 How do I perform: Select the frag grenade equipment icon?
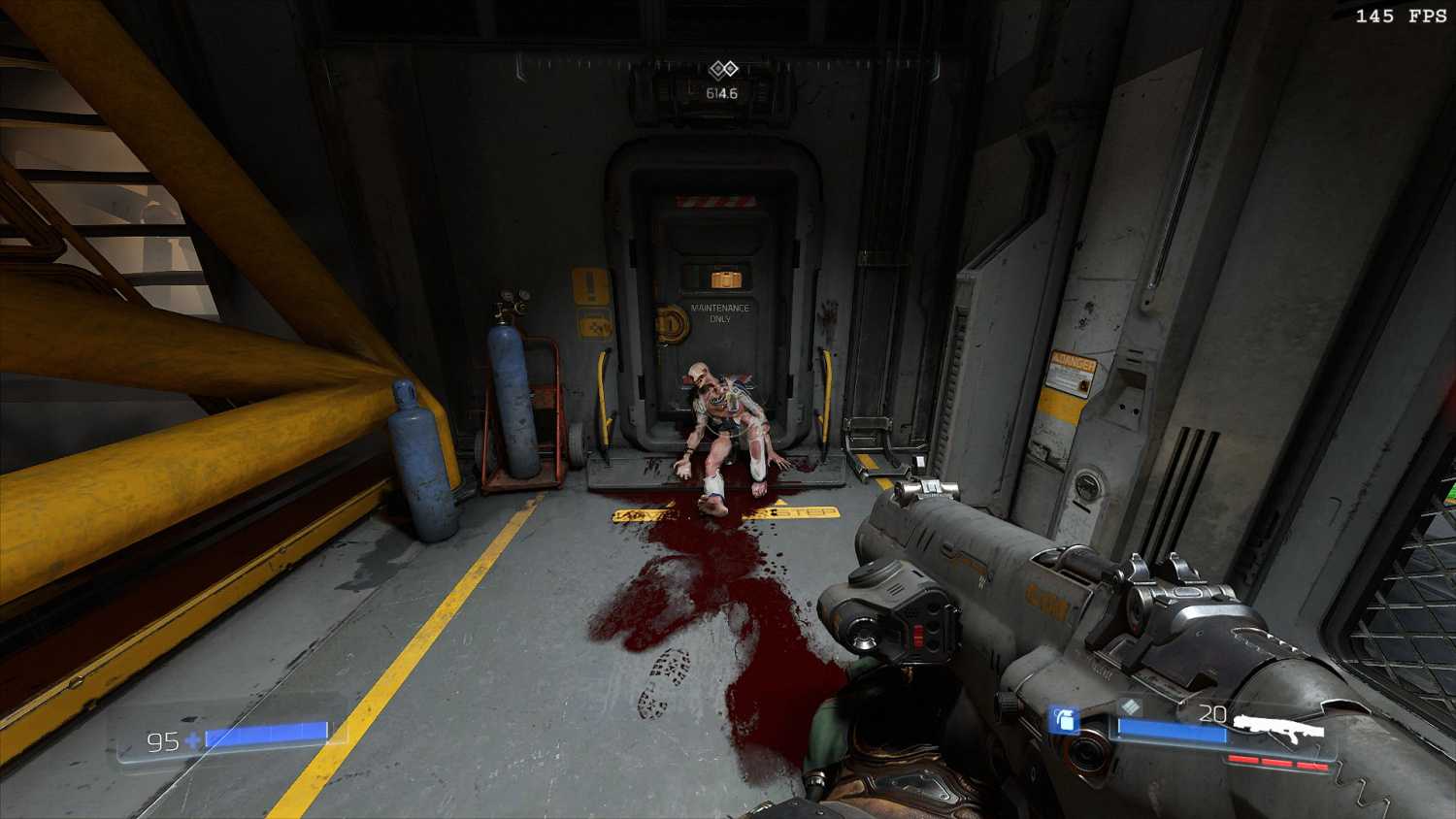(x=1065, y=720)
